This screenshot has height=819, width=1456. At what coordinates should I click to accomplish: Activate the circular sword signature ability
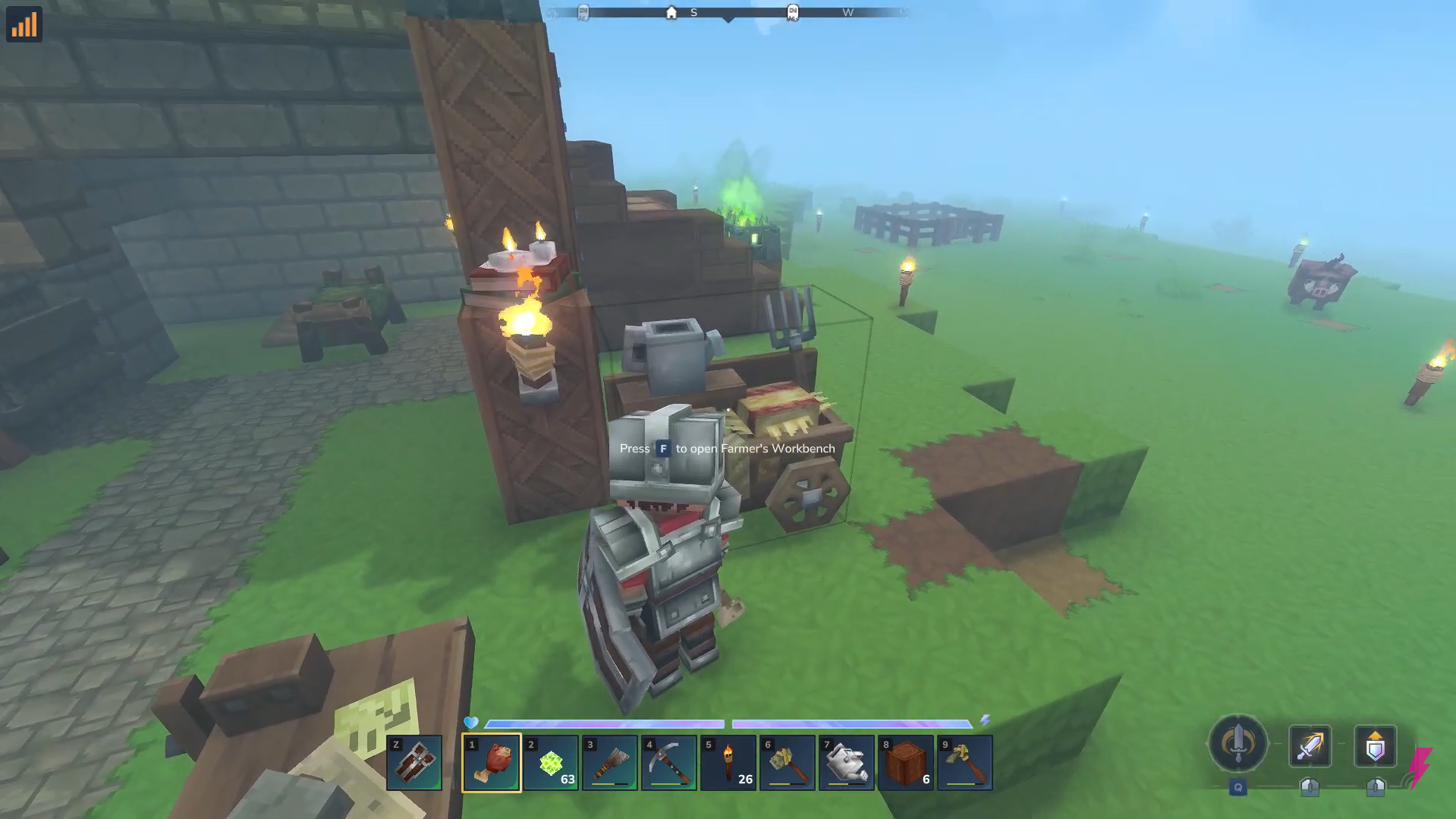coord(1237,744)
